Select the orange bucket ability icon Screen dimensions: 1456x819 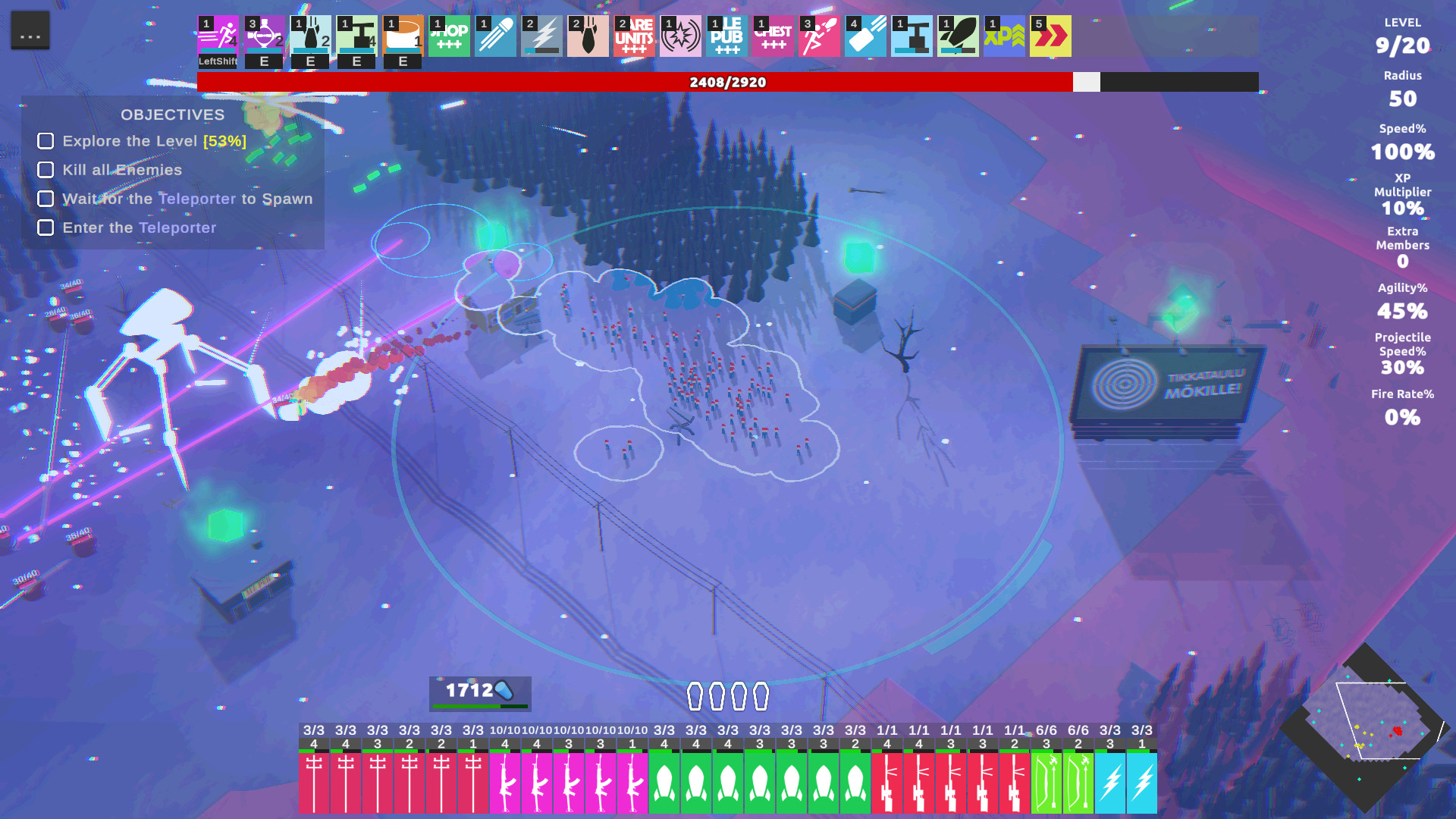403,36
